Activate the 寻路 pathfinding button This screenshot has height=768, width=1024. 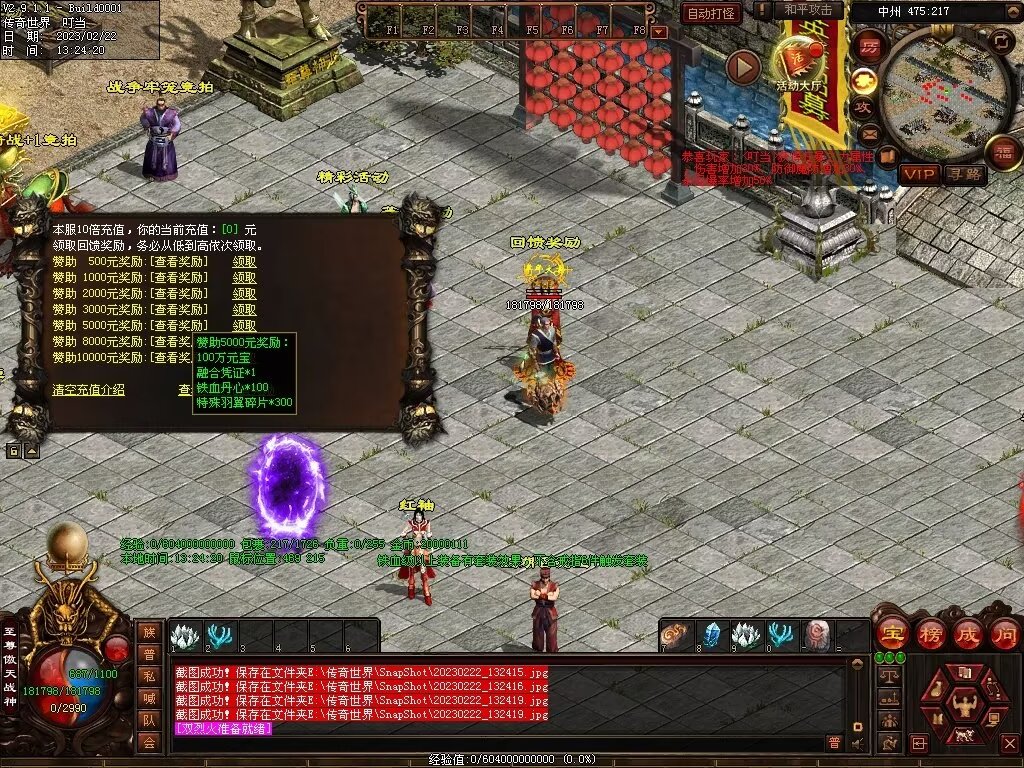click(964, 174)
